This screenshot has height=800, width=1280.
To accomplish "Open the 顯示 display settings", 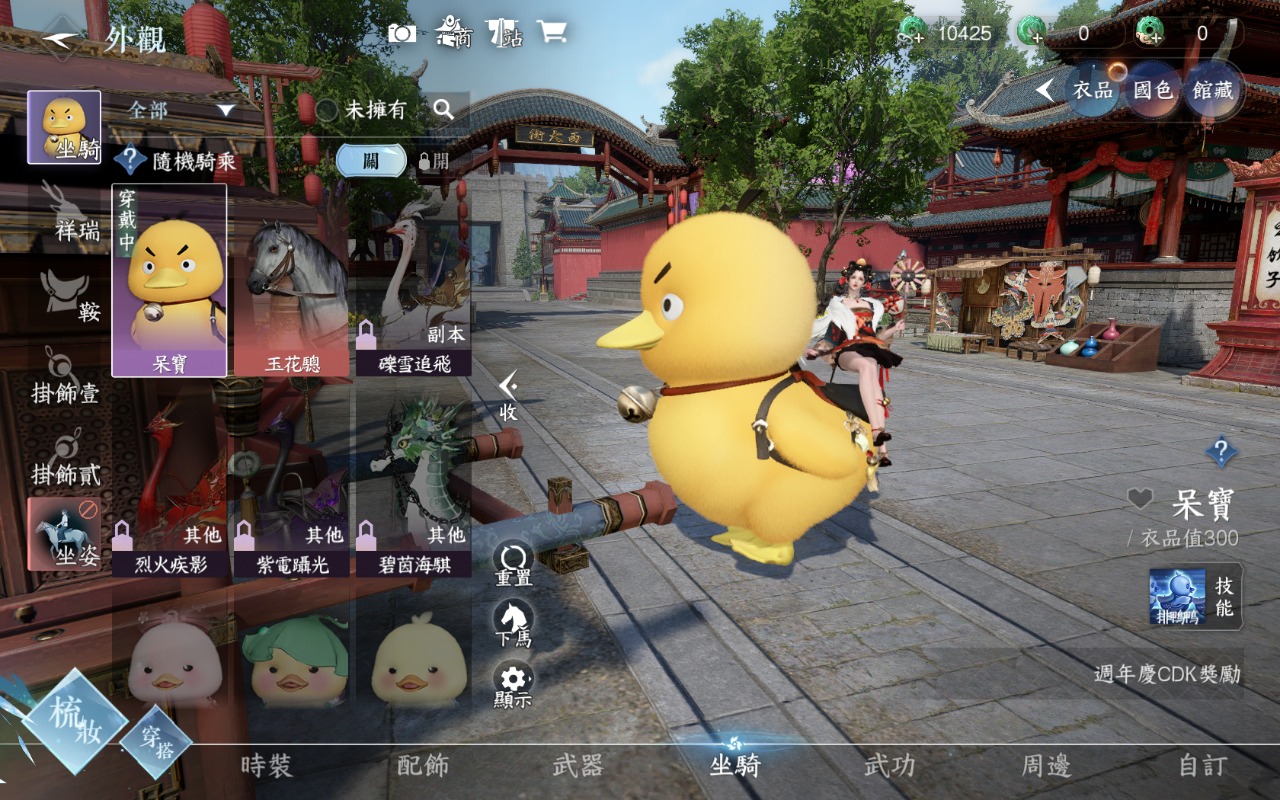I will click(x=513, y=685).
